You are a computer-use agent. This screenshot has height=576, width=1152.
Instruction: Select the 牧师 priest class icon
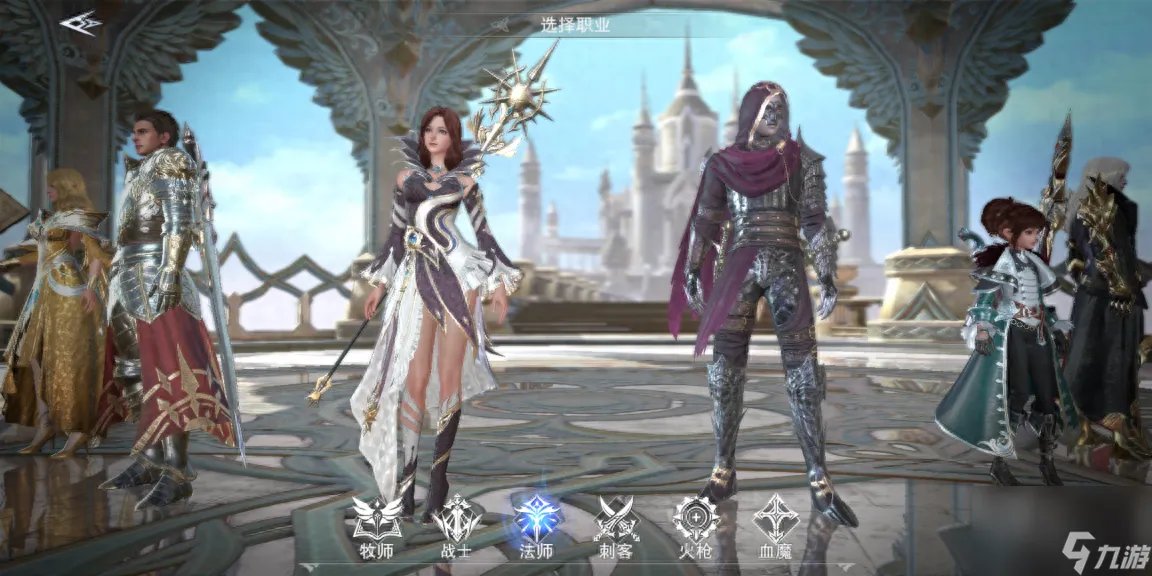[377, 520]
